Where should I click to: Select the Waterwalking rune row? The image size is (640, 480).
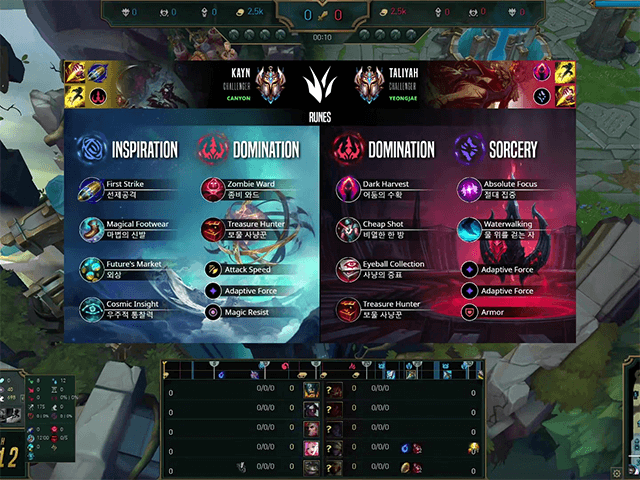click(x=505, y=230)
